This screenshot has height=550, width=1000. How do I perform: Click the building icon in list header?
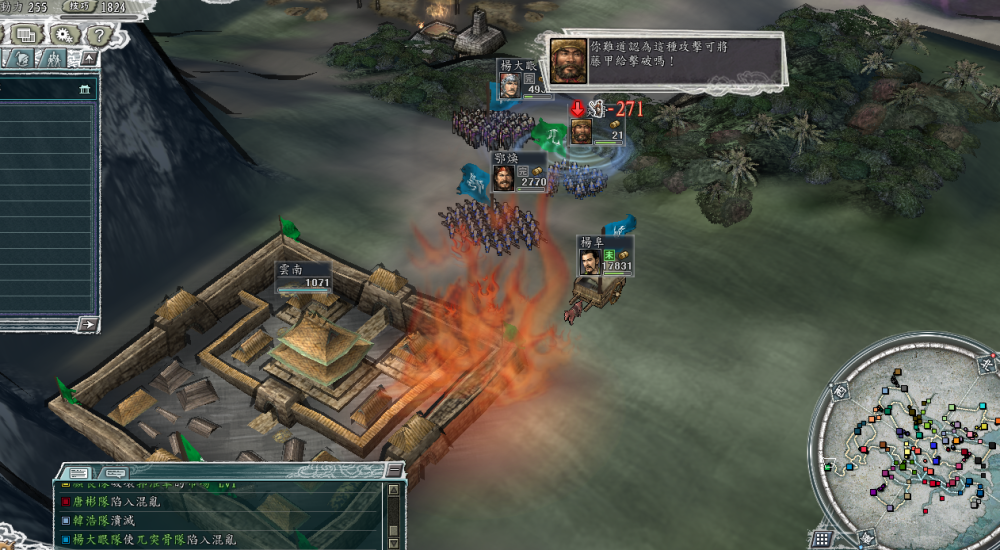click(86, 90)
